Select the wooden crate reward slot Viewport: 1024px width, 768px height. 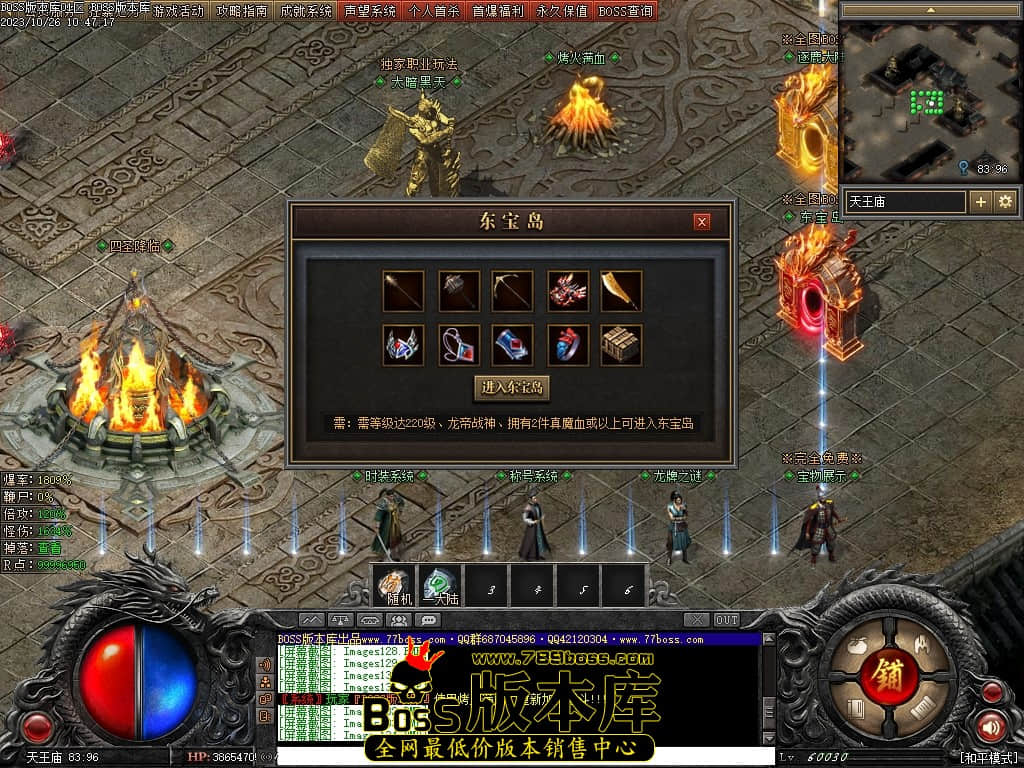click(x=621, y=345)
